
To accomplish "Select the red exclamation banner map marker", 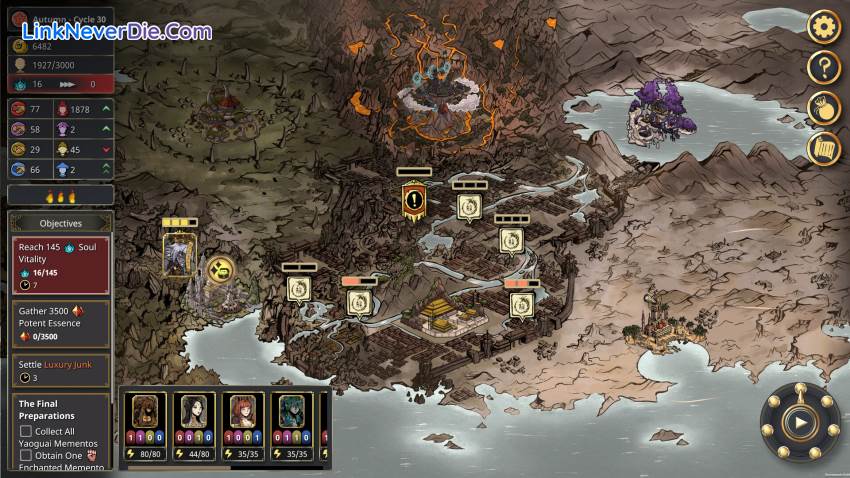I will coord(414,200).
